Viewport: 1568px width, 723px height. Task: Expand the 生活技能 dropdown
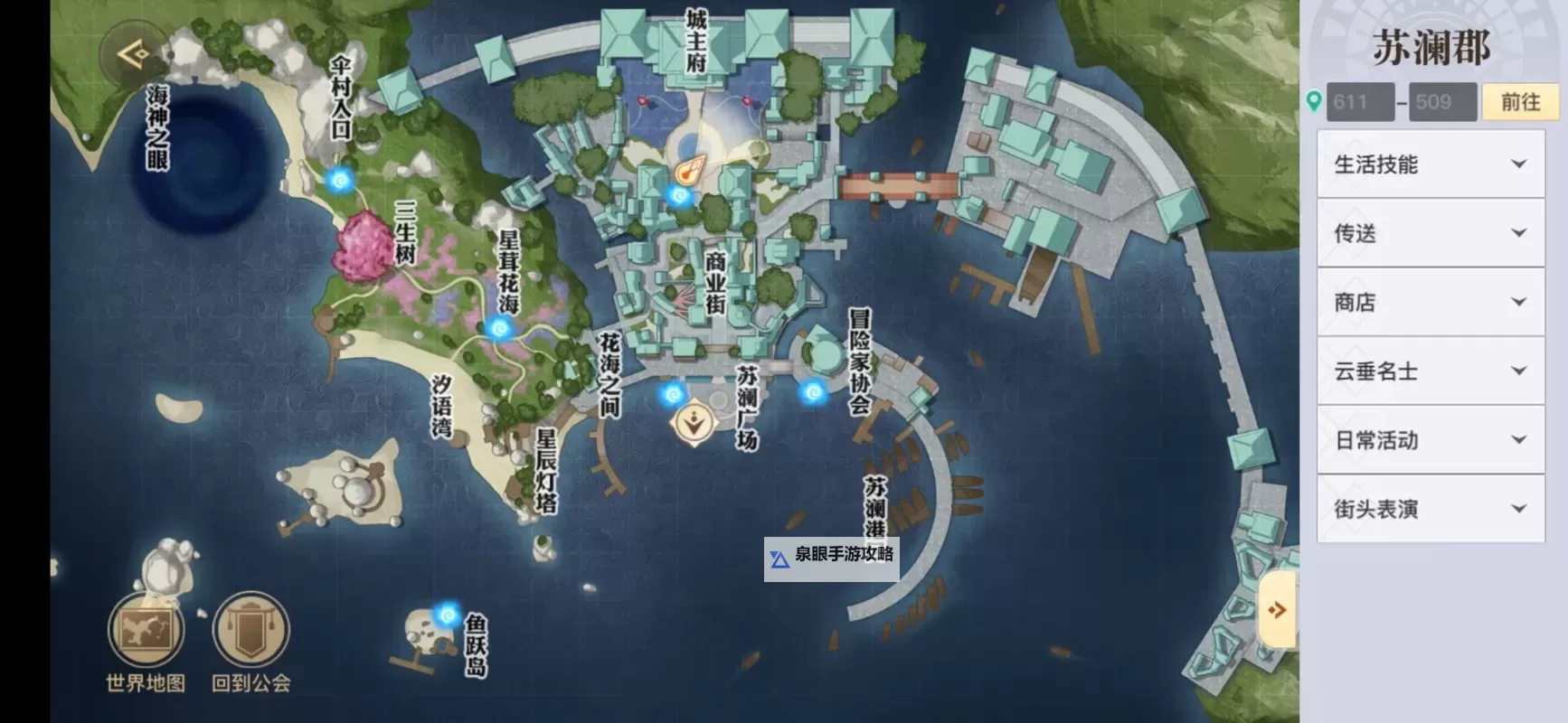1431,164
